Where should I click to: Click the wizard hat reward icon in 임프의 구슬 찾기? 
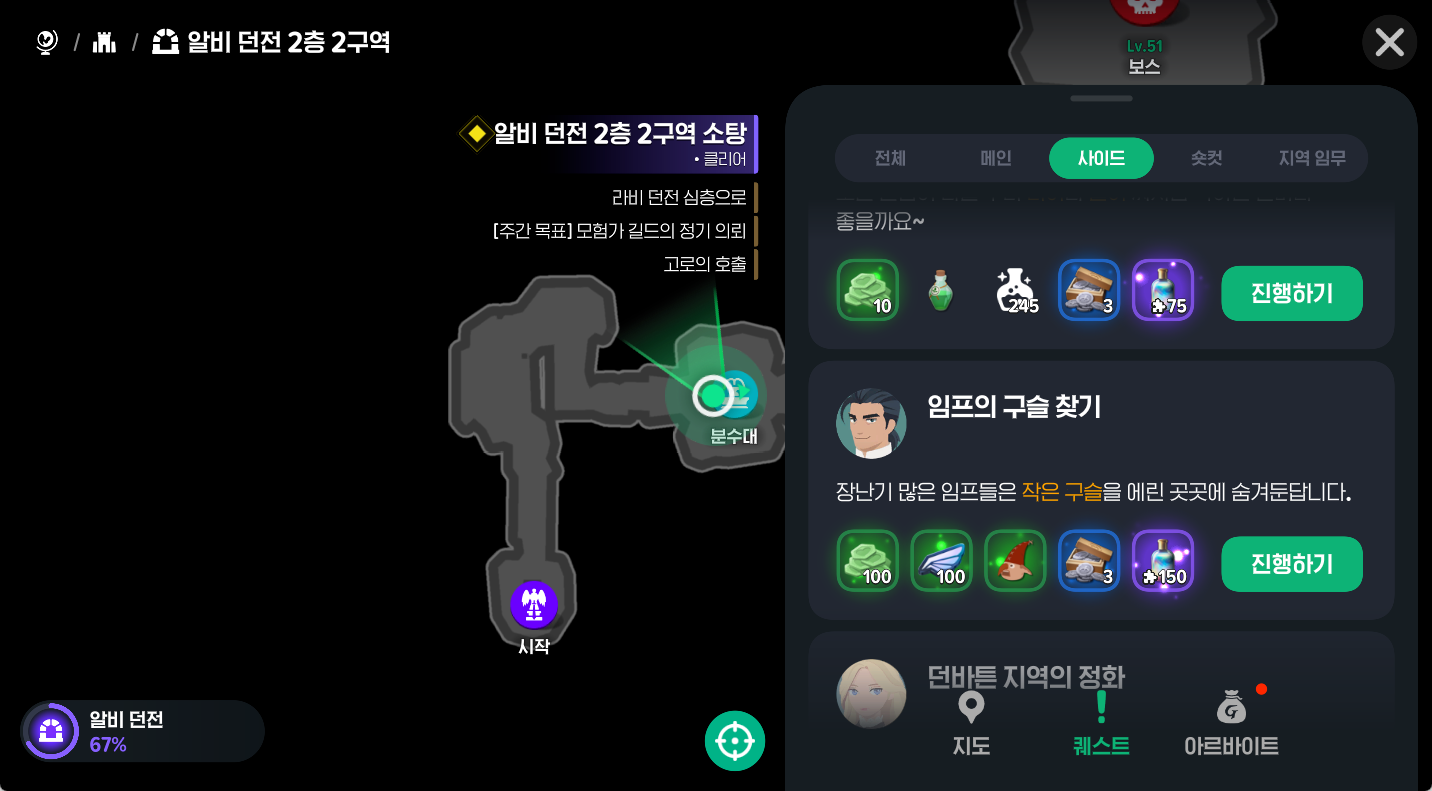click(x=1015, y=560)
